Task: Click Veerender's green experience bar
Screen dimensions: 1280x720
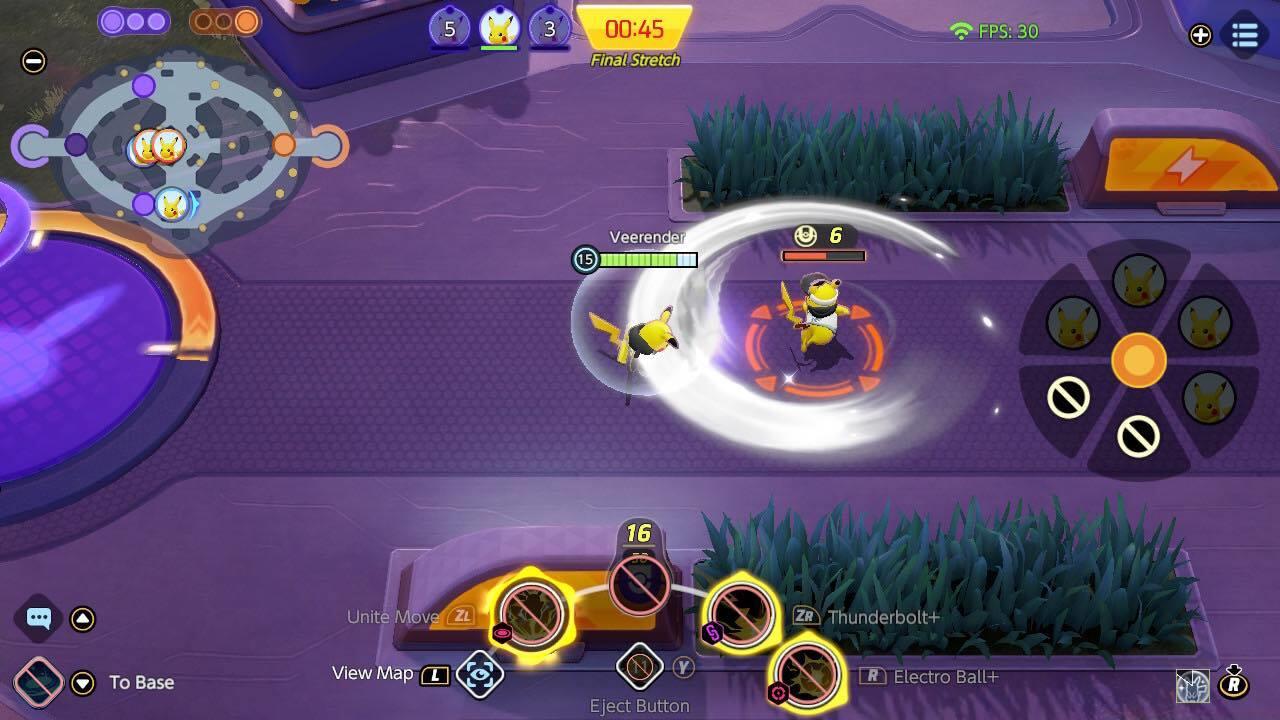Action: click(645, 260)
